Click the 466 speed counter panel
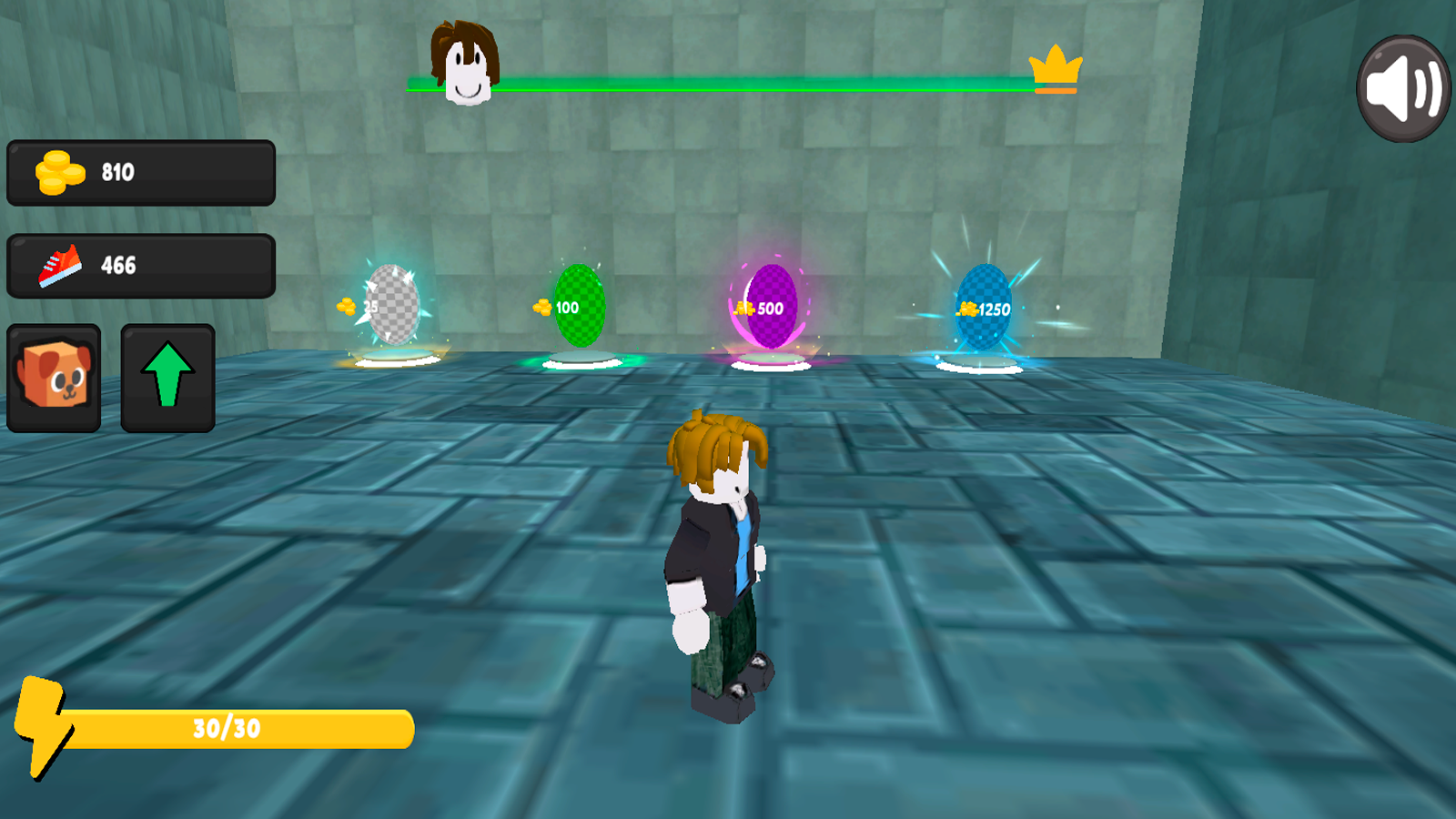 tap(141, 264)
